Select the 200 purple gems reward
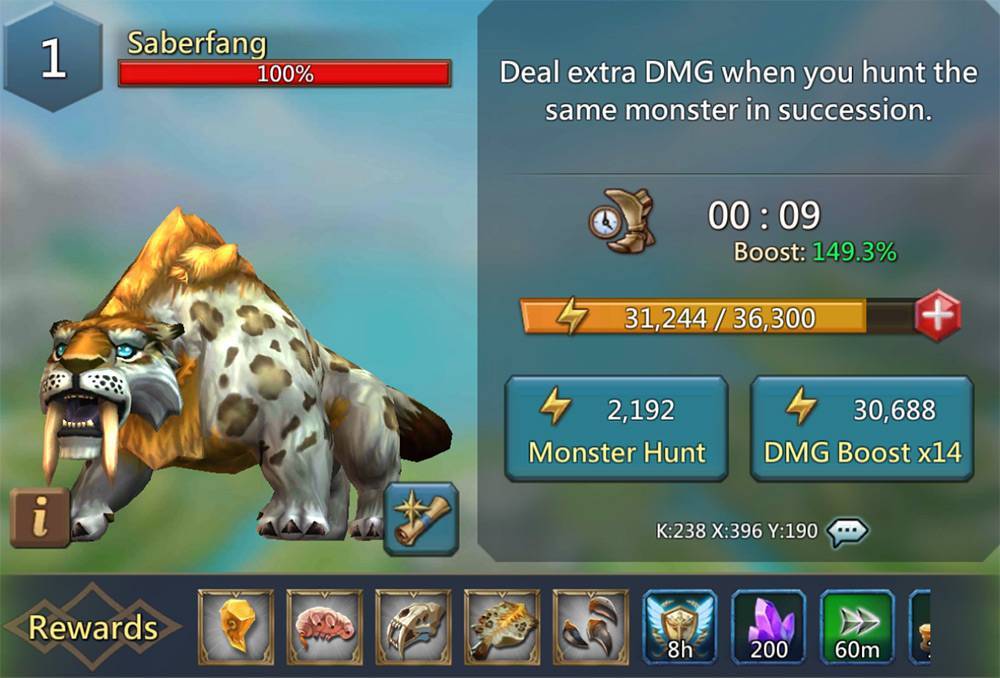This screenshot has width=1000, height=678. (x=769, y=627)
